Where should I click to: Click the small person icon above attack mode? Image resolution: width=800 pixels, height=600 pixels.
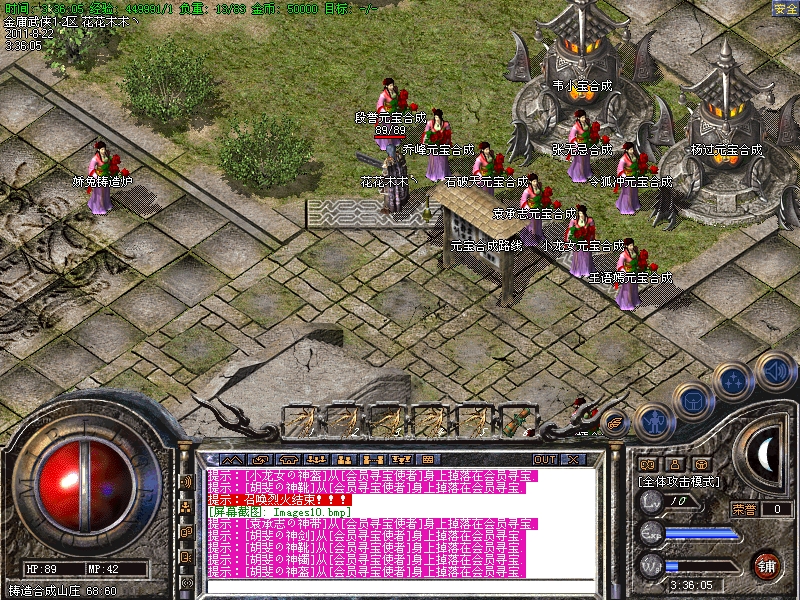pos(674,465)
